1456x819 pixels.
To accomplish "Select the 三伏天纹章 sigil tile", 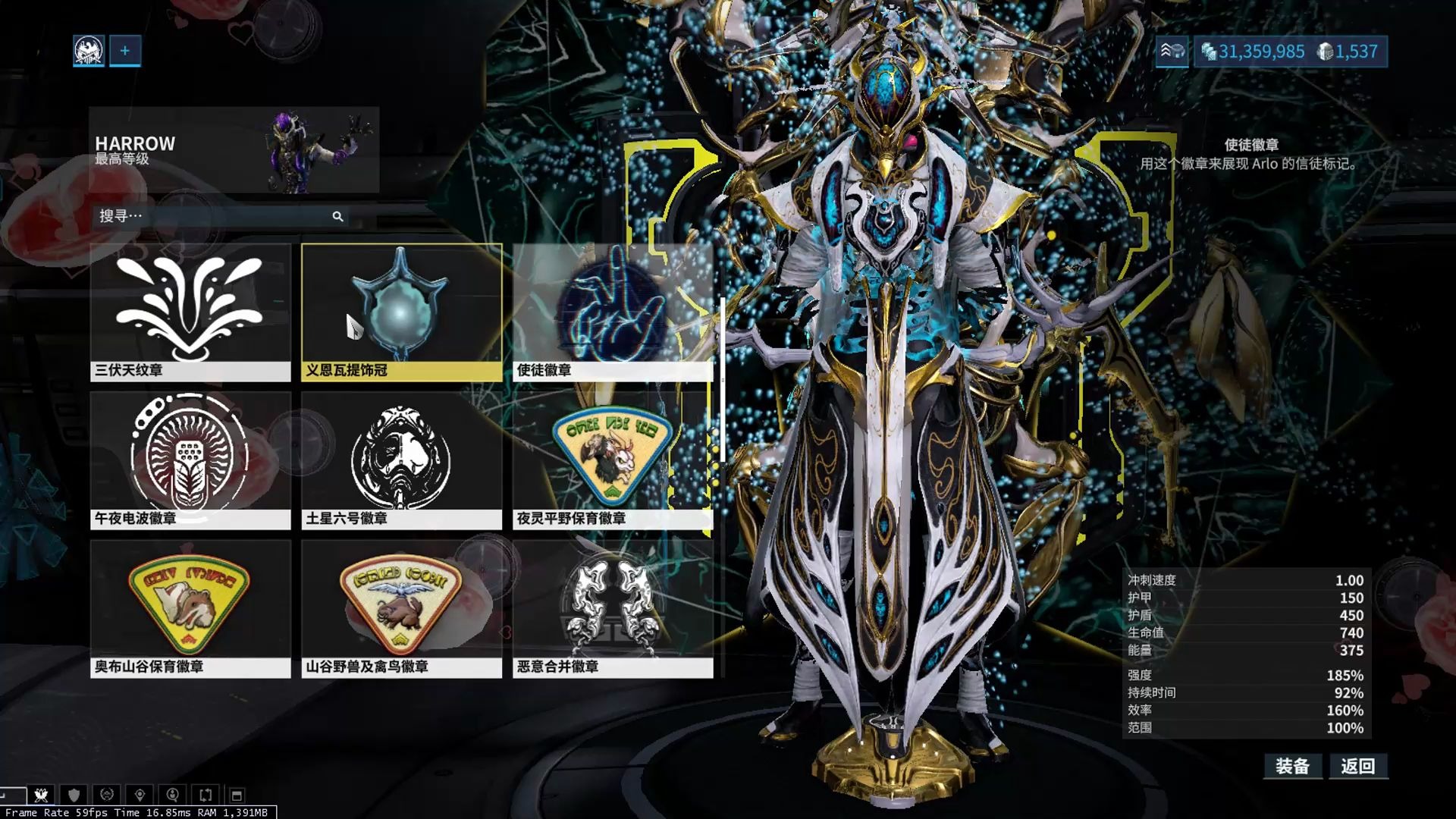I will [190, 312].
